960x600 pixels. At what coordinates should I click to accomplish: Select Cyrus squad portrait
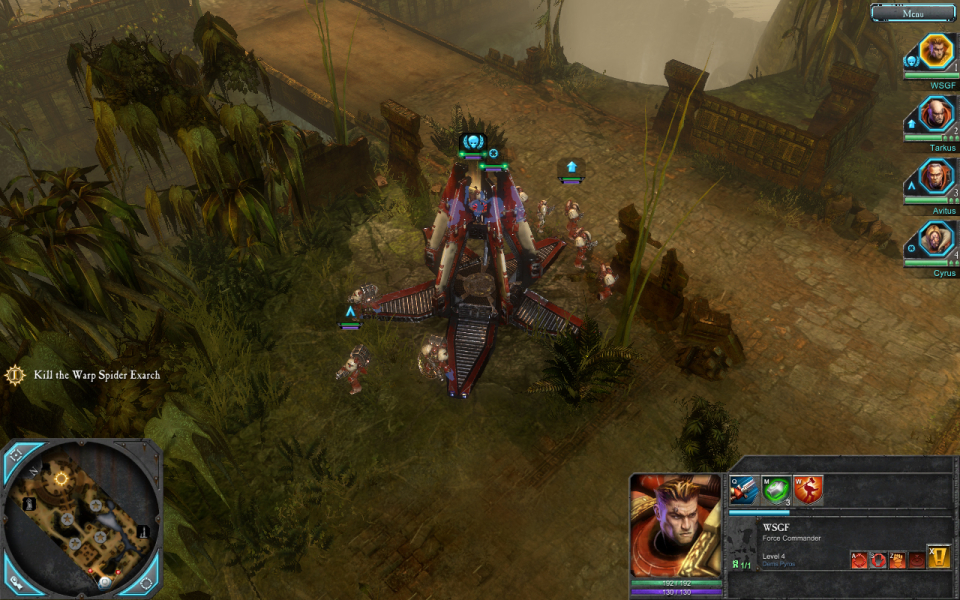[x=937, y=240]
